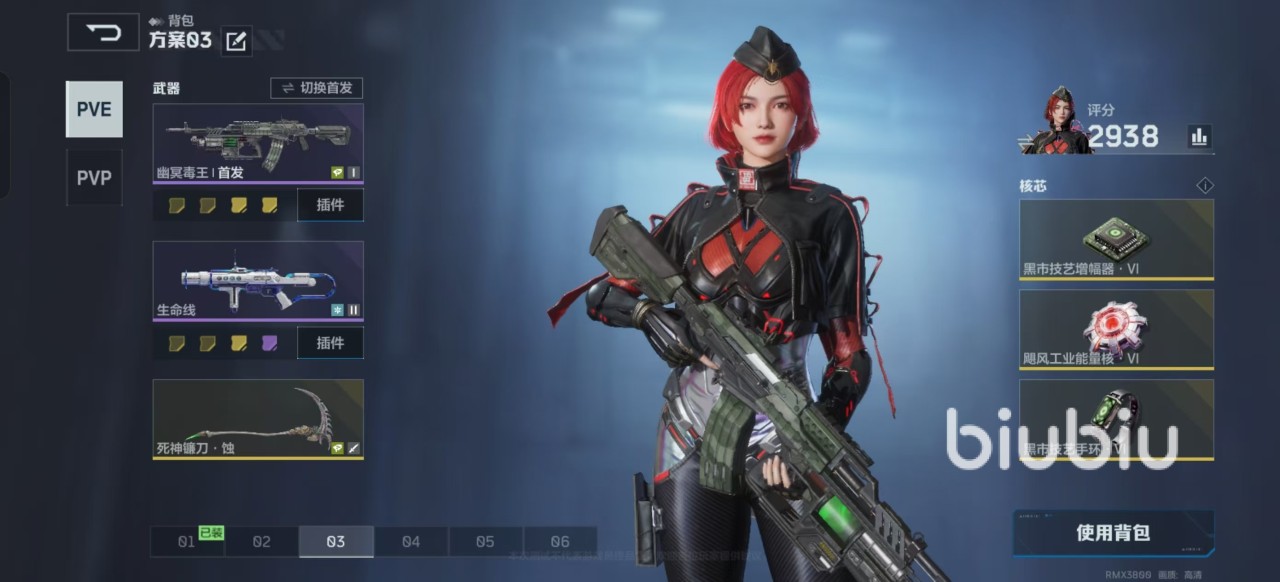Click the 切换首发 swap primary button
This screenshot has height=582, width=1280.
(x=316, y=88)
